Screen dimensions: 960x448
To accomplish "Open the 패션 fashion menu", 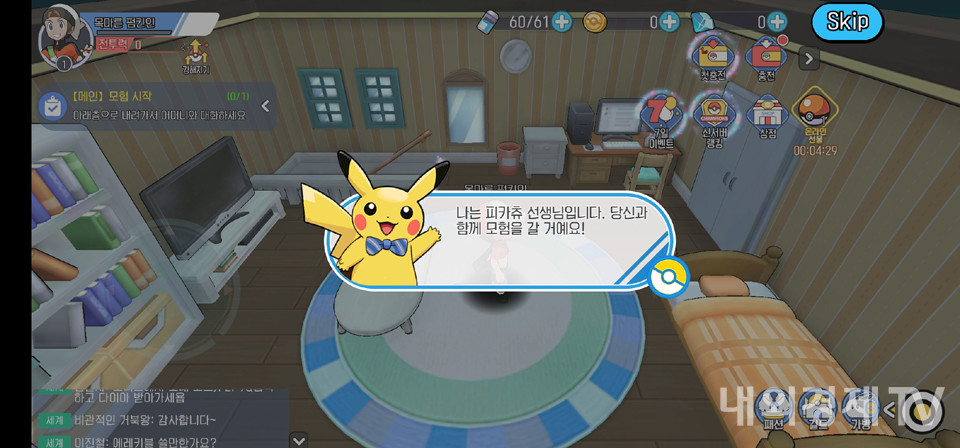I will (771, 407).
